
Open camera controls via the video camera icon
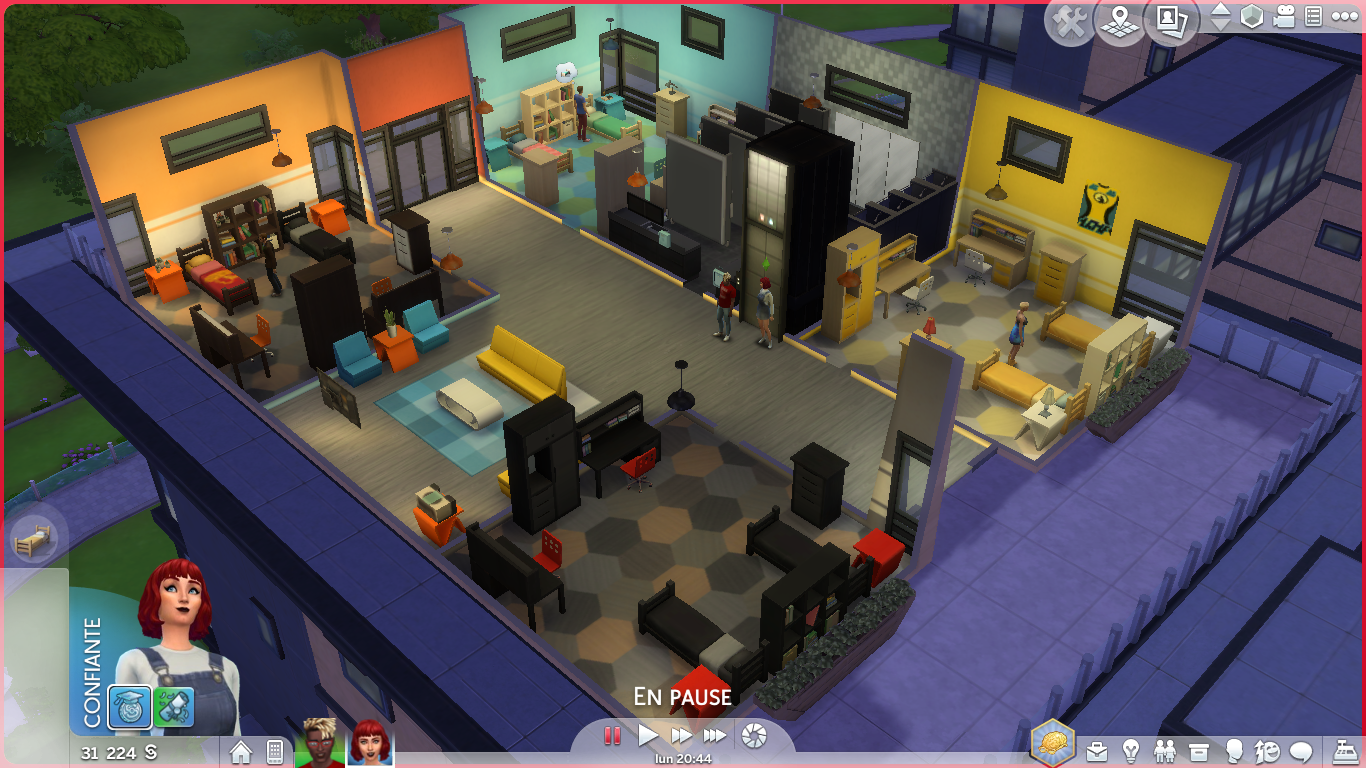1284,17
